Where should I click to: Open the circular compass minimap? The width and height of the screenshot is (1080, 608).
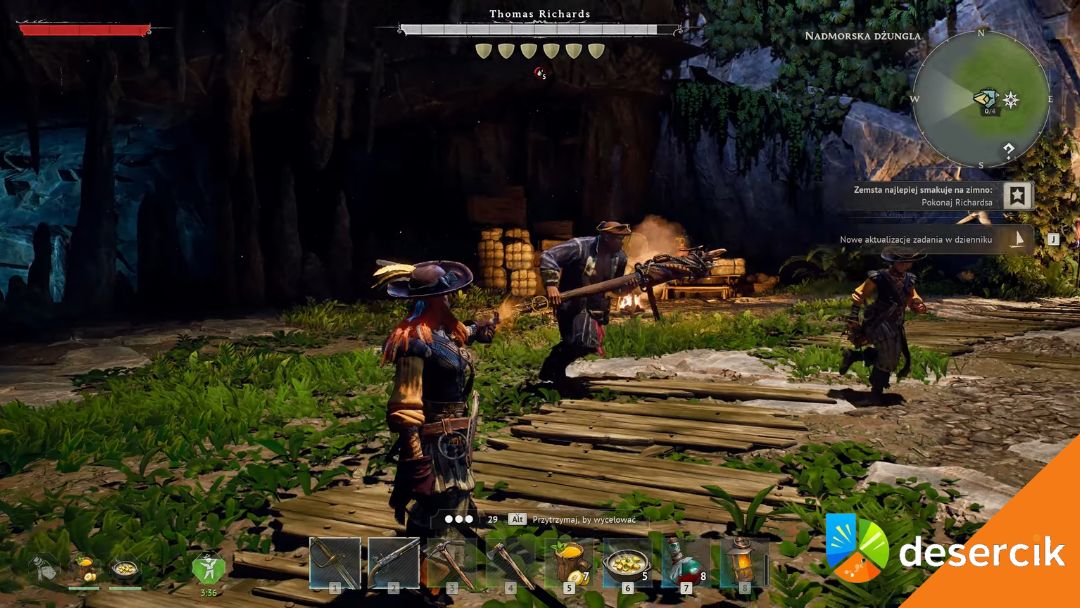pyautogui.click(x=981, y=98)
